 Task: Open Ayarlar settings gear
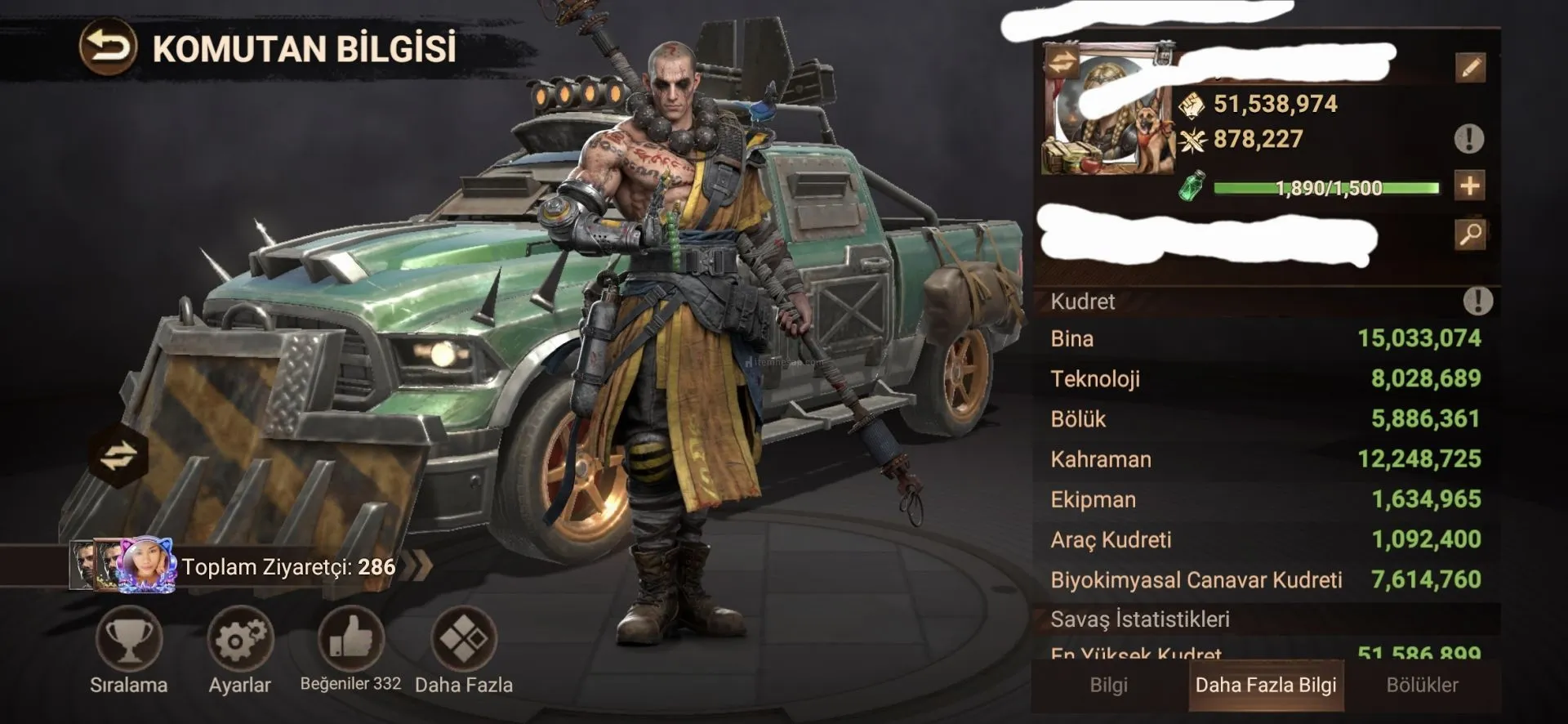click(239, 638)
